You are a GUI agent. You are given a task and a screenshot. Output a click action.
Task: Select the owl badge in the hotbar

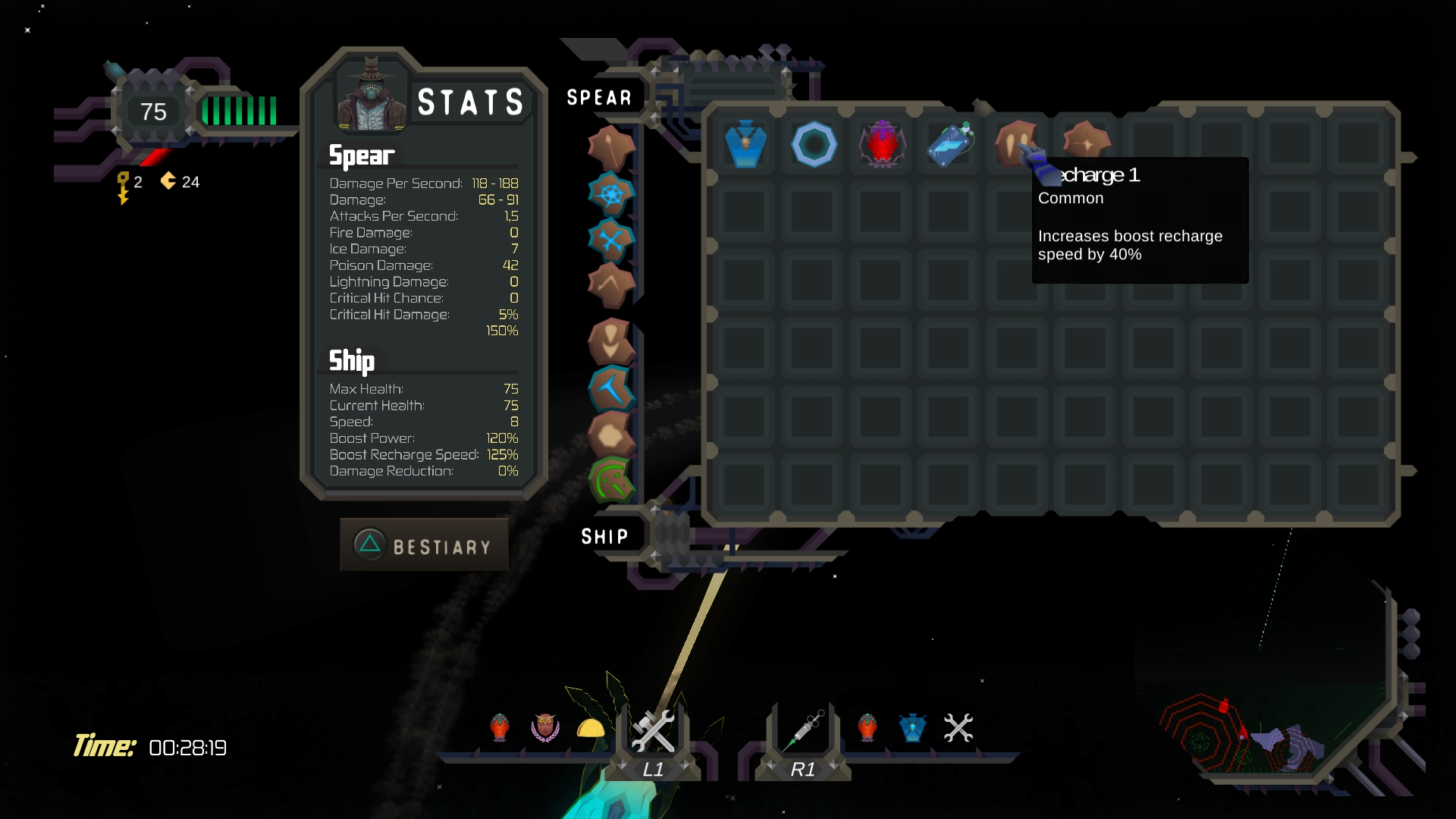[x=544, y=728]
